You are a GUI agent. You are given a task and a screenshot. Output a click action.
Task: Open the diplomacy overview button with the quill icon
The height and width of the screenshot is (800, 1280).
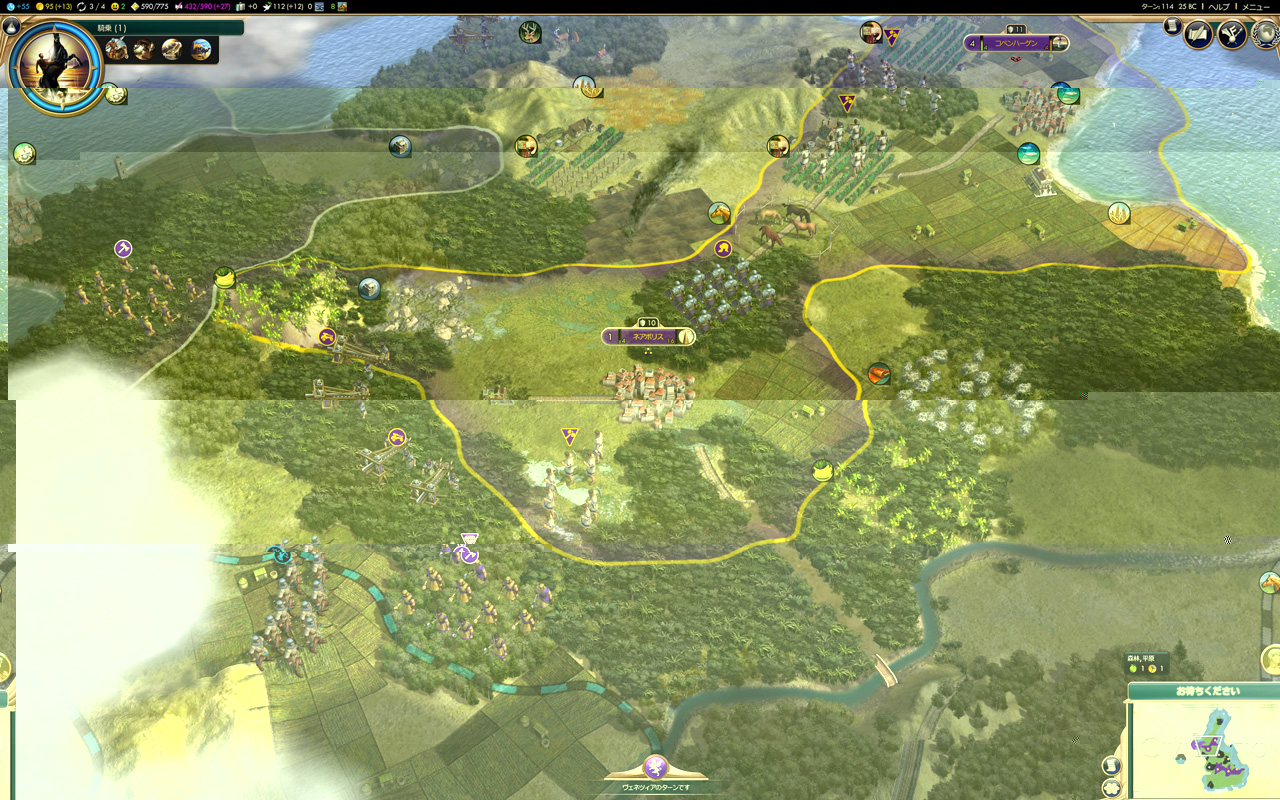1231,35
